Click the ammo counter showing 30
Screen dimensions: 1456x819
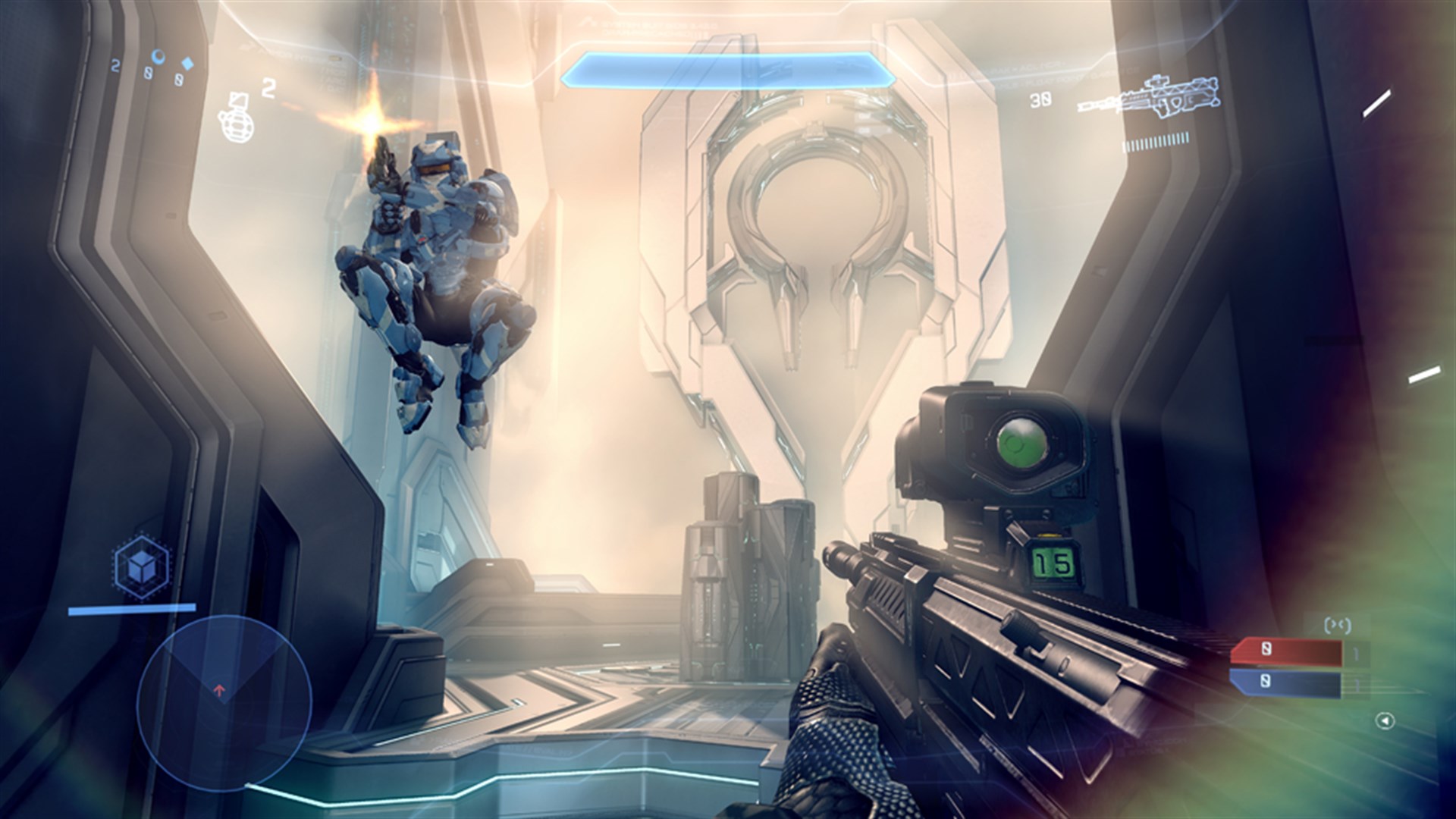coord(1040,99)
